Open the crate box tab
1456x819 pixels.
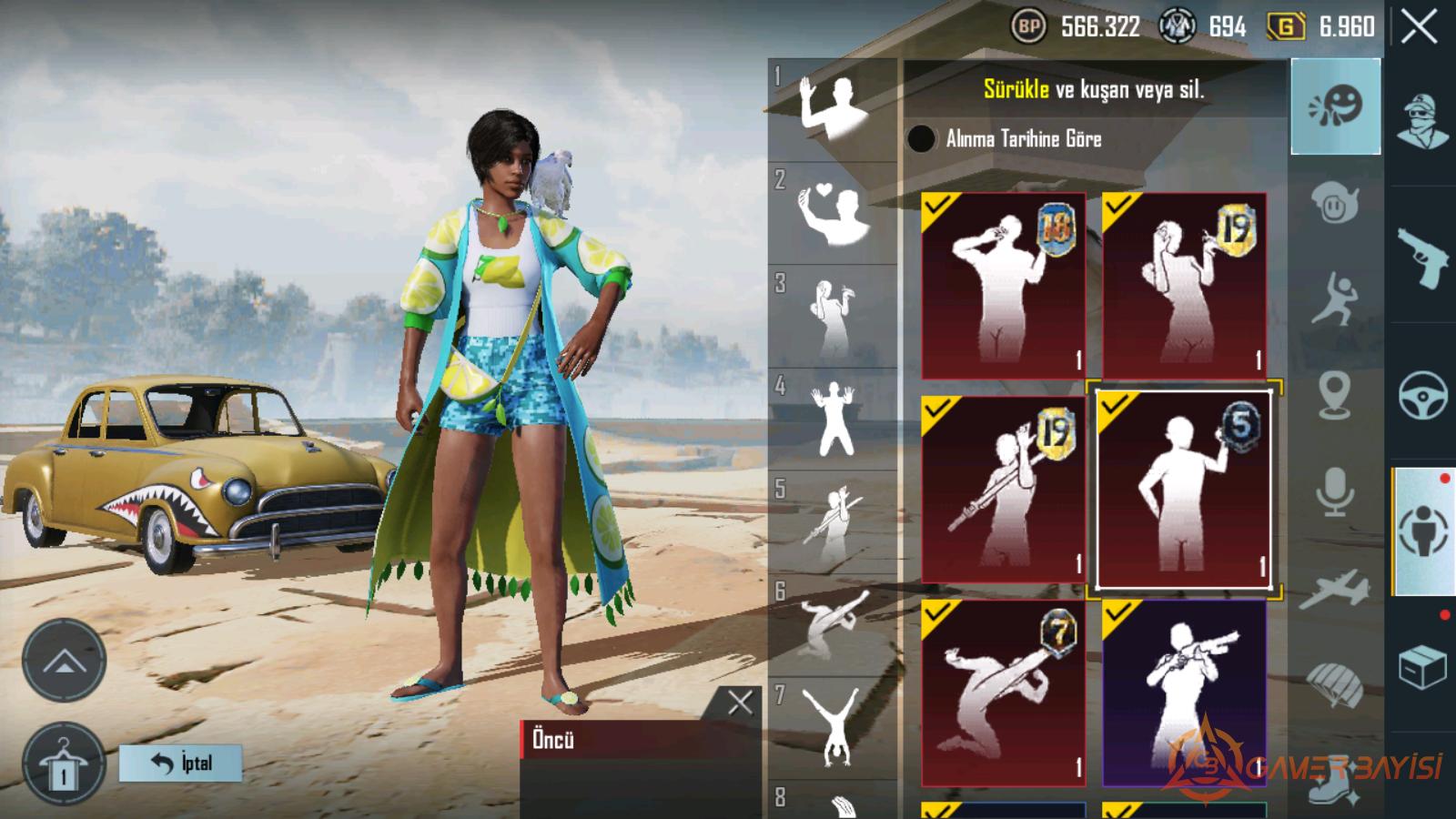(1423, 668)
